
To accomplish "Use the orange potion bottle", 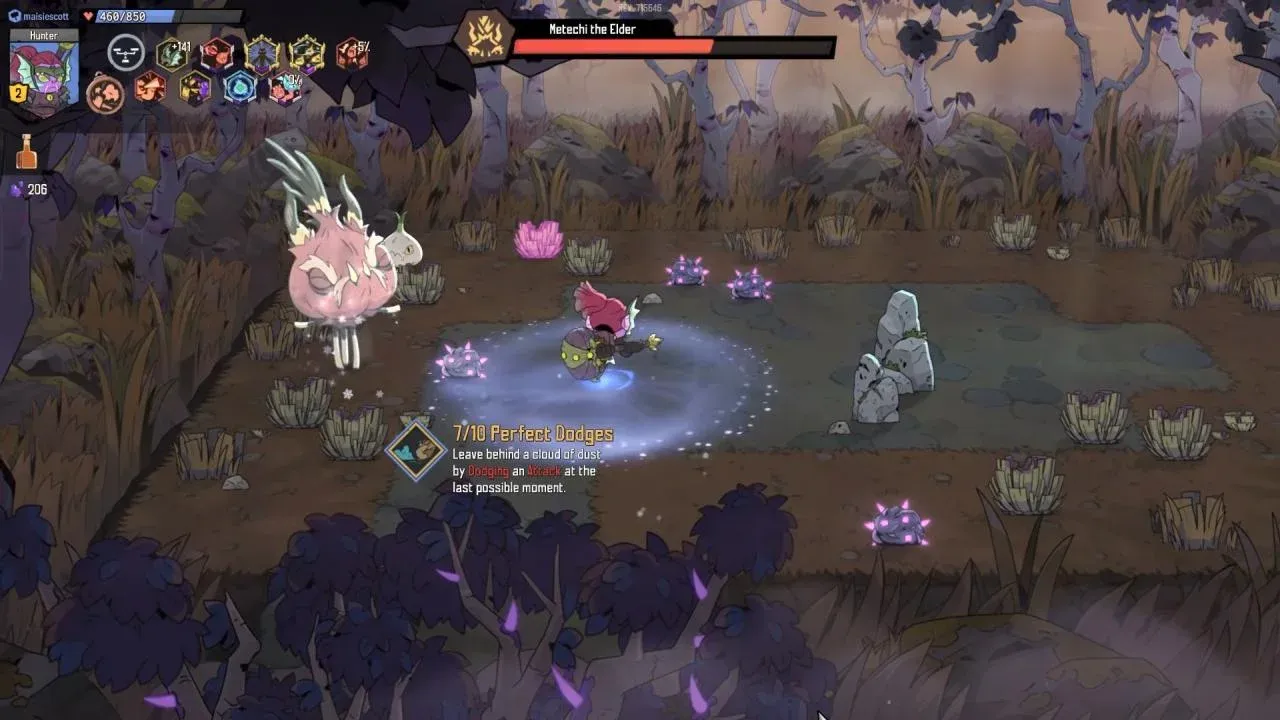I will [x=26, y=152].
